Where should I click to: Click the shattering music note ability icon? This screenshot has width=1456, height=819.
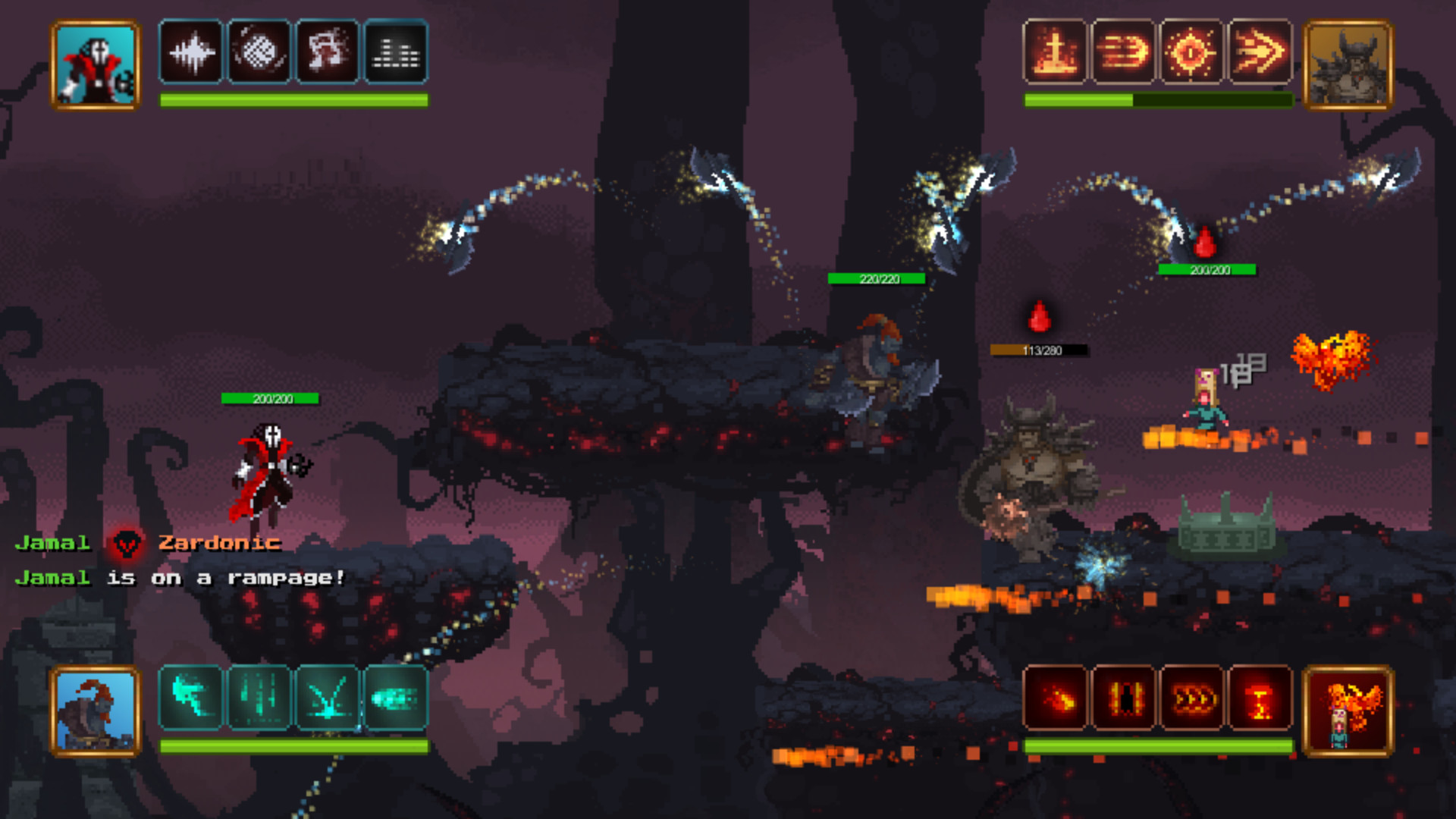click(328, 52)
